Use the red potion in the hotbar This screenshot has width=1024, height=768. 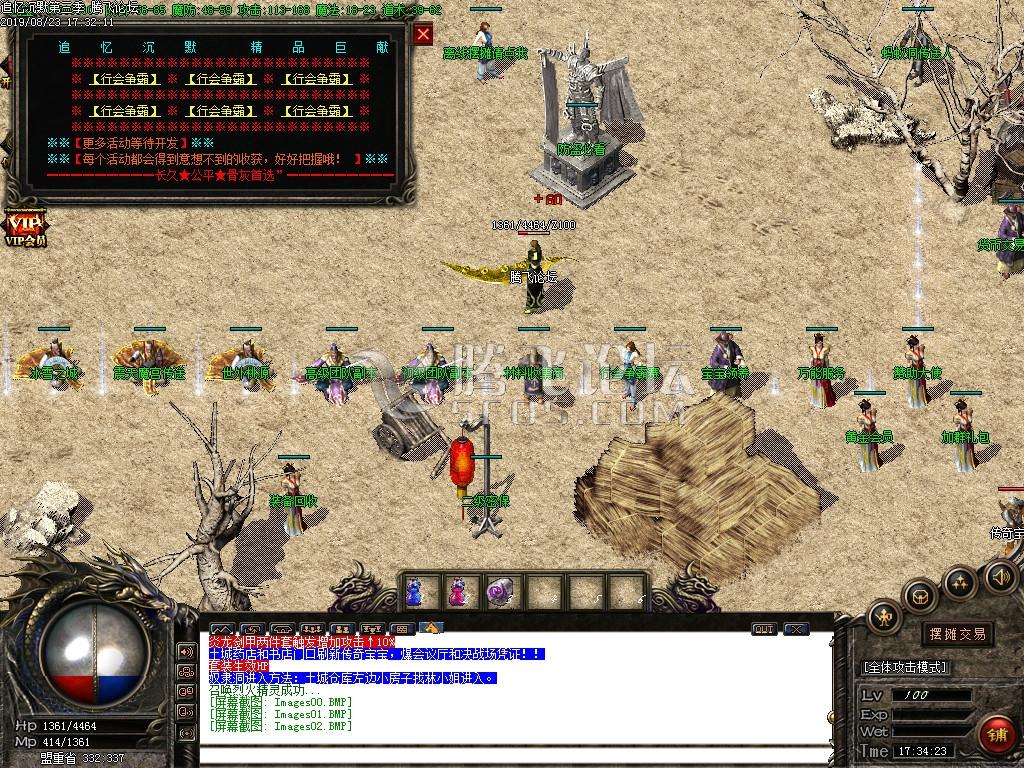pyautogui.click(x=457, y=592)
